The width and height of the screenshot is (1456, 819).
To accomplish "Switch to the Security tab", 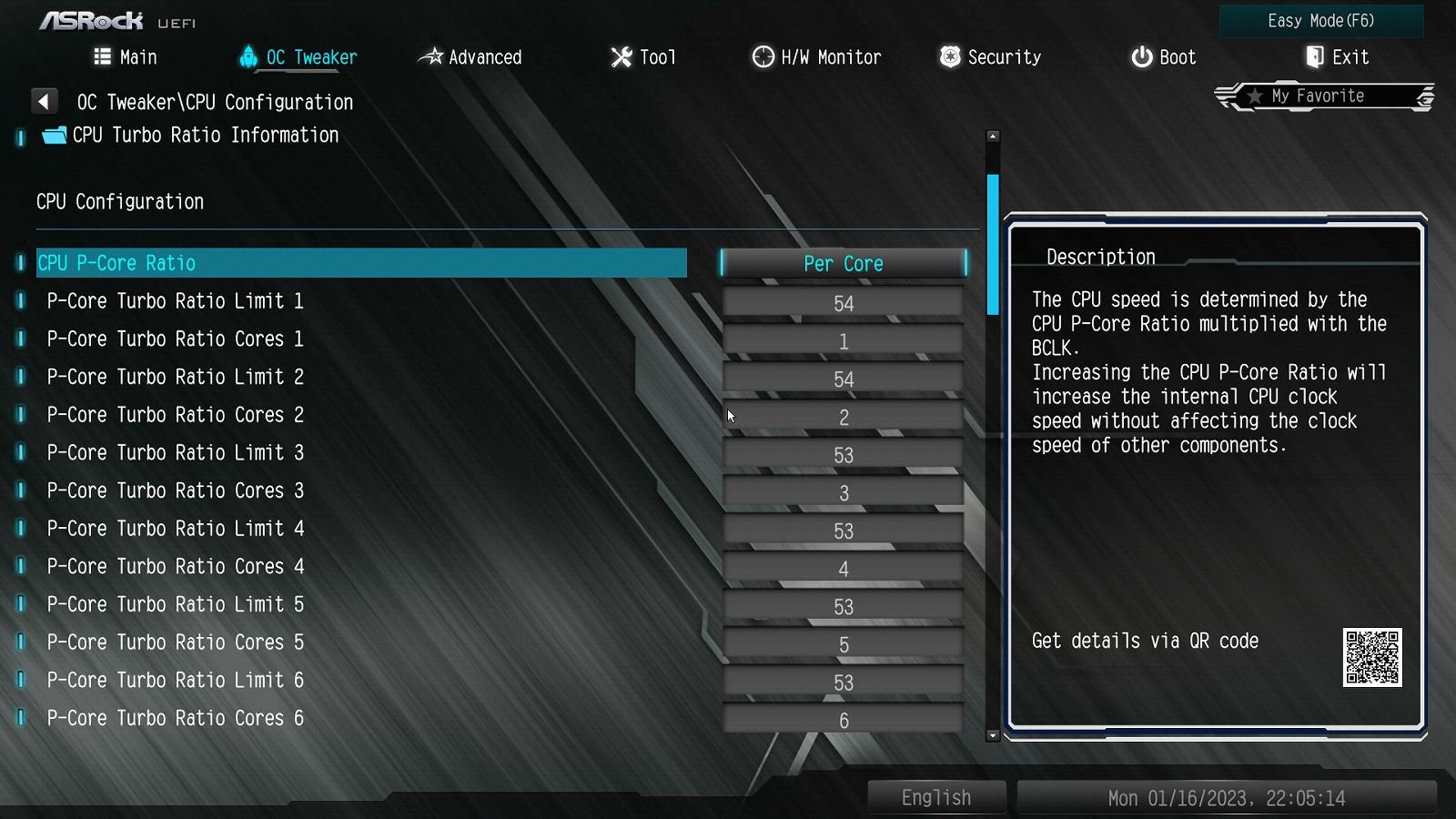I will (990, 57).
